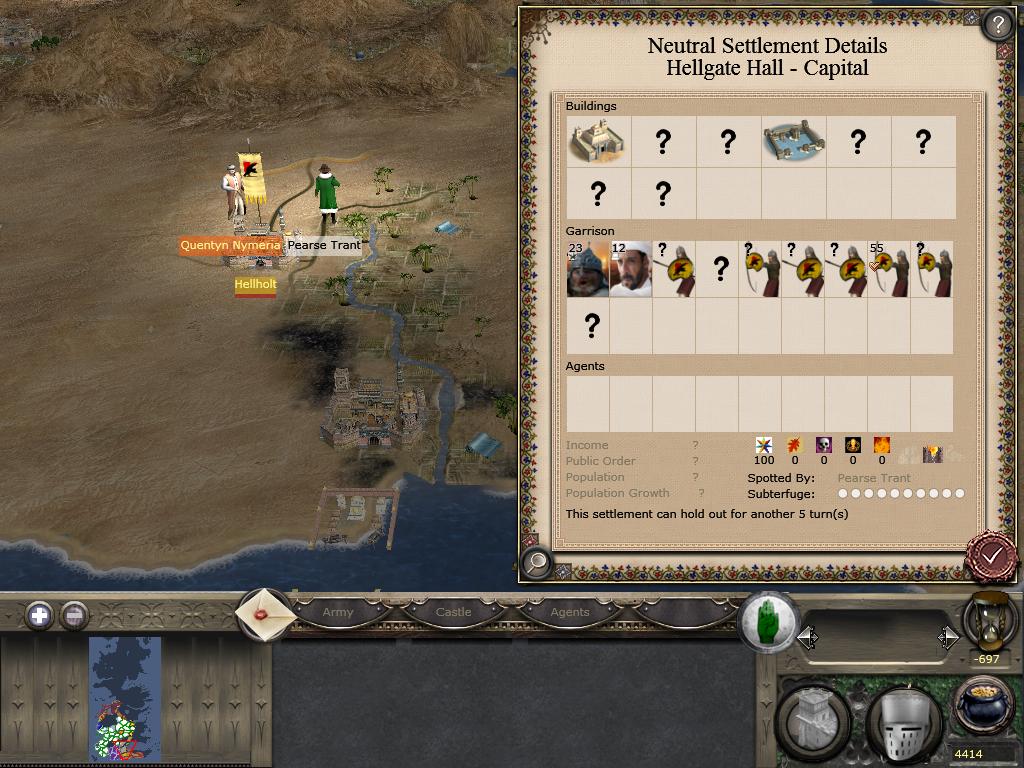This screenshot has height=768, width=1024.
Task: Select the port building icon
Action: coord(793,141)
